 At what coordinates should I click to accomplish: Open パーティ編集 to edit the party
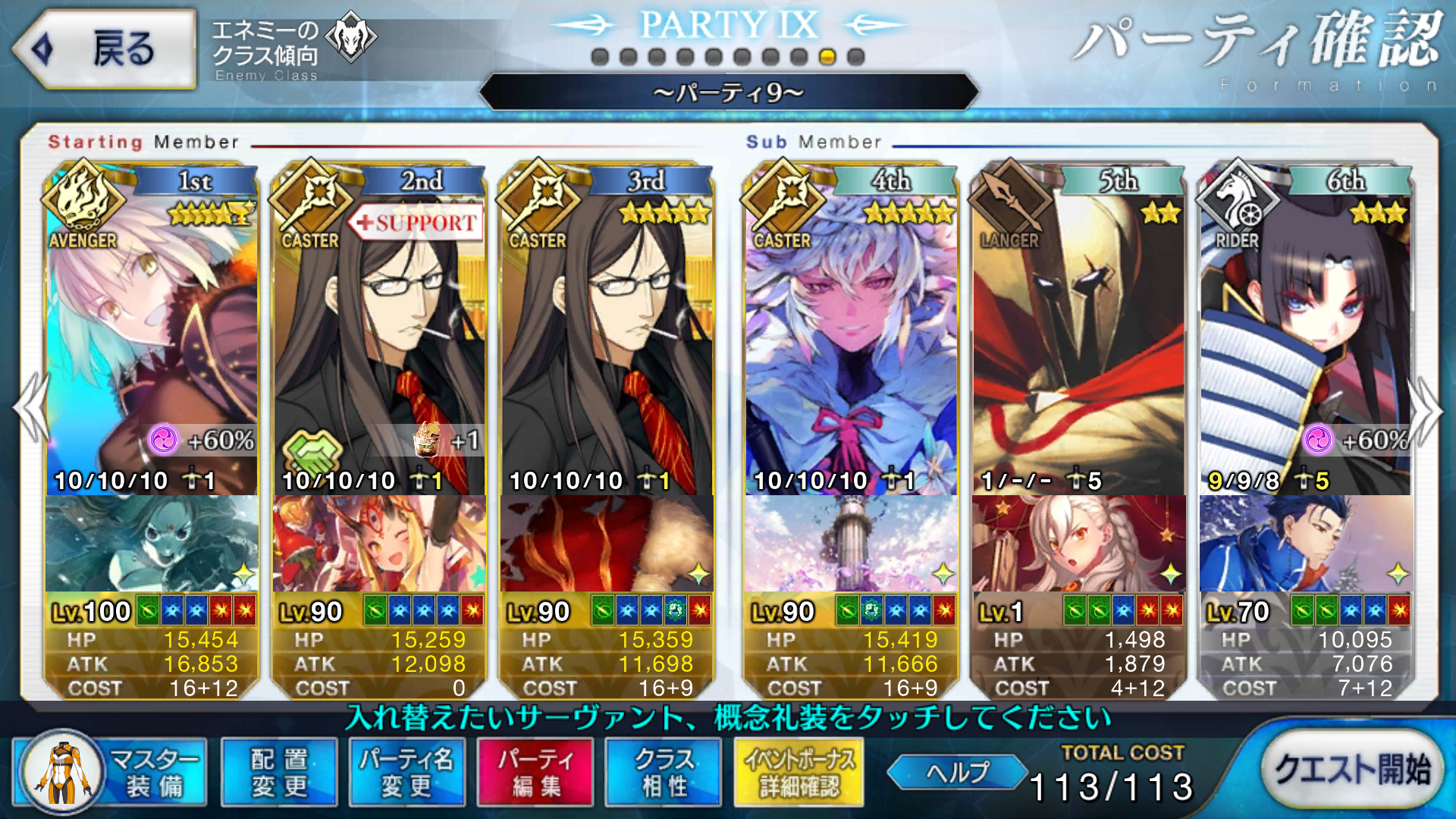(x=534, y=771)
